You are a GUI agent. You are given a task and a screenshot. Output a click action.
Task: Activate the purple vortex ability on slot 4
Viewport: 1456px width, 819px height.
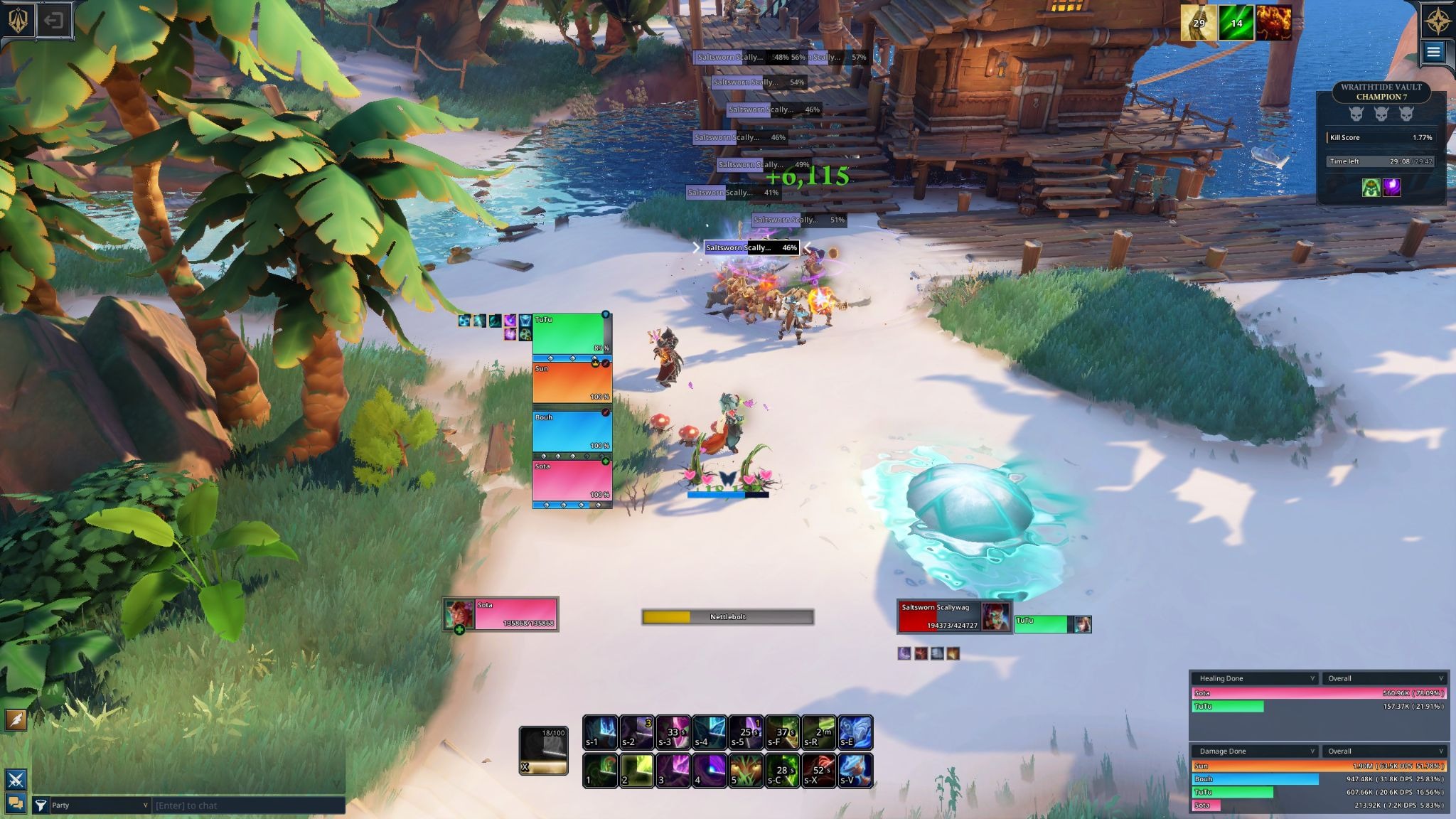click(709, 771)
